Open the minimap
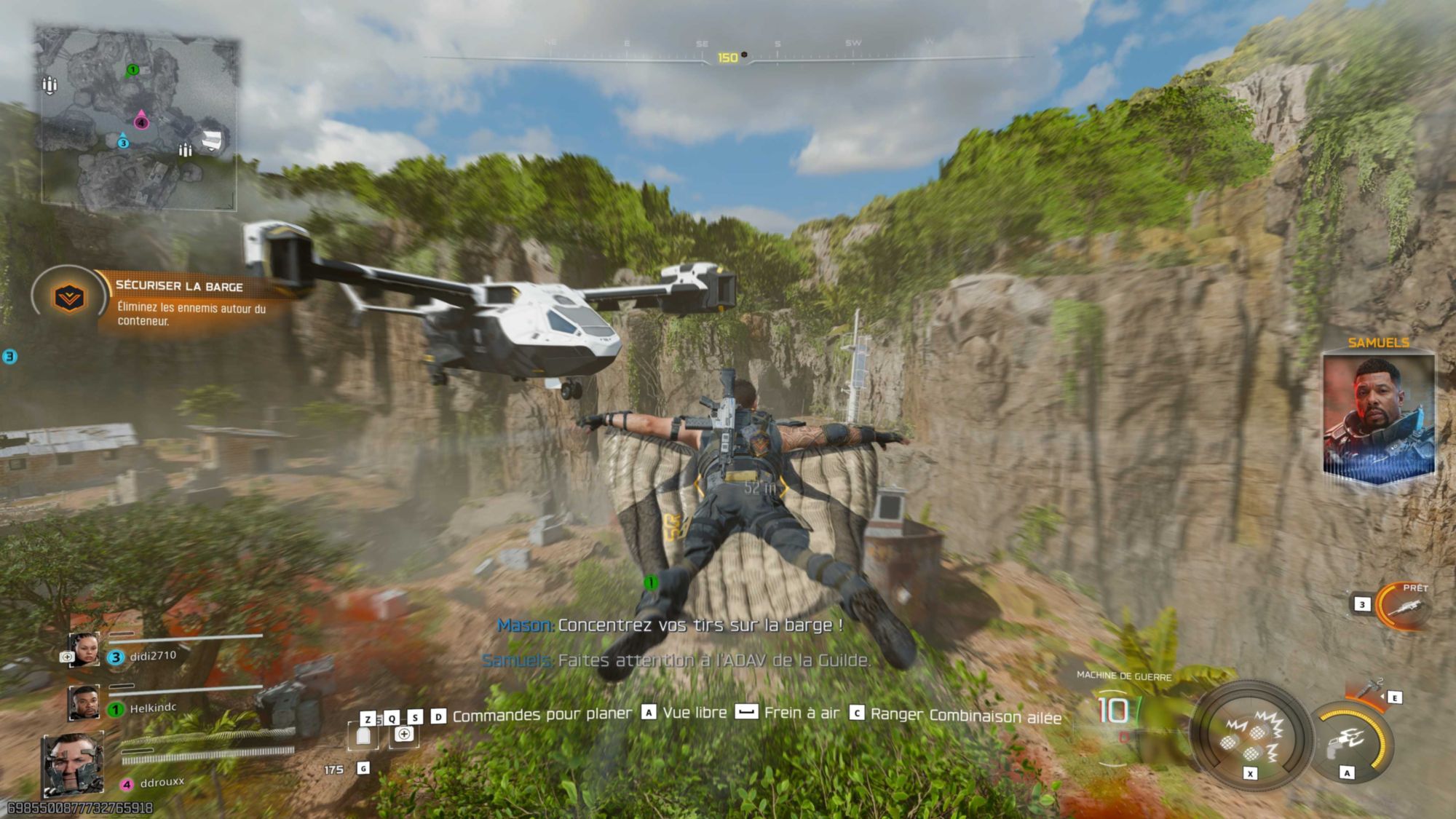Image resolution: width=1456 pixels, height=819 pixels. tap(138, 116)
